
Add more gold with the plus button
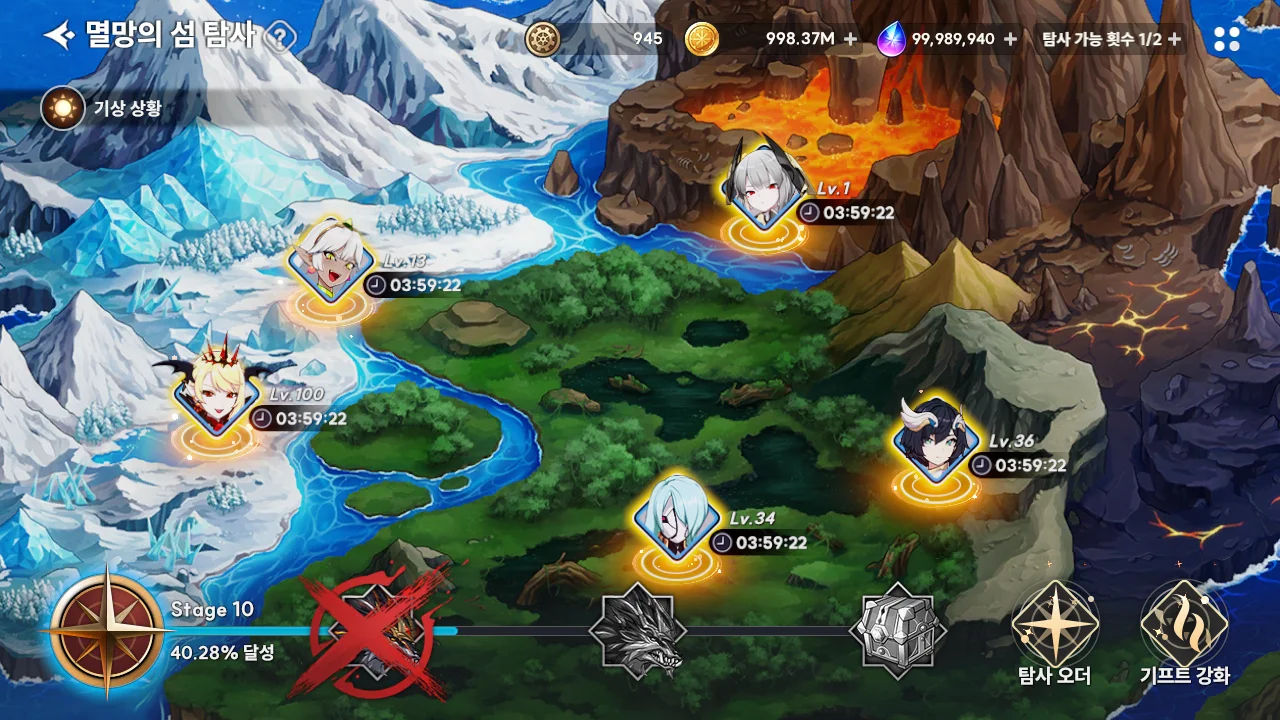pos(850,39)
